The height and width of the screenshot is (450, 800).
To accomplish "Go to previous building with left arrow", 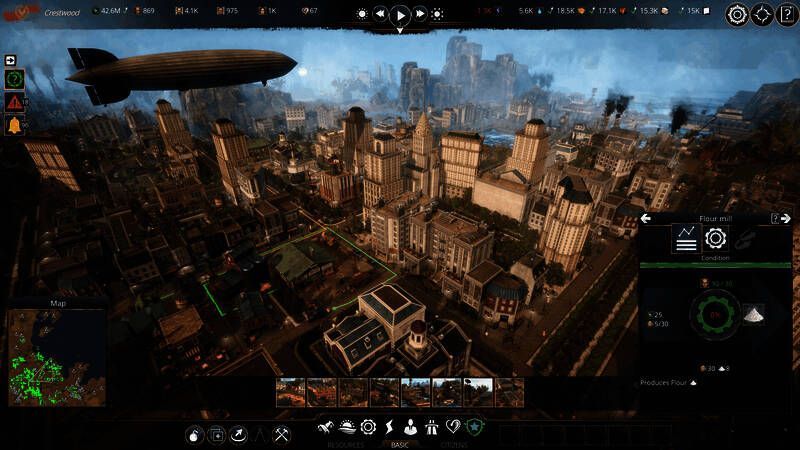I will (x=646, y=218).
